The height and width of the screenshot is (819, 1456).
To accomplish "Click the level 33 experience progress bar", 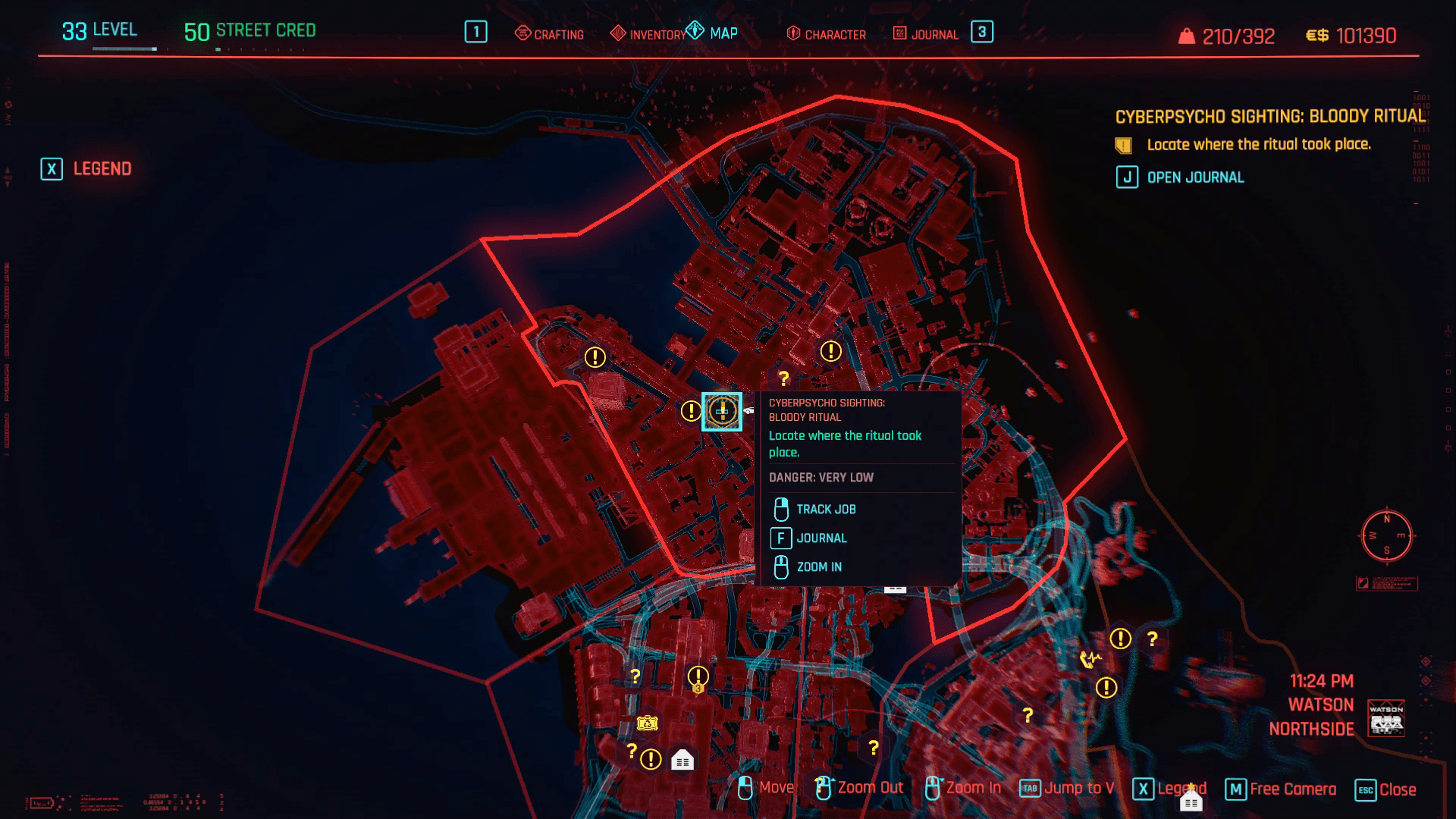I will click(125, 48).
